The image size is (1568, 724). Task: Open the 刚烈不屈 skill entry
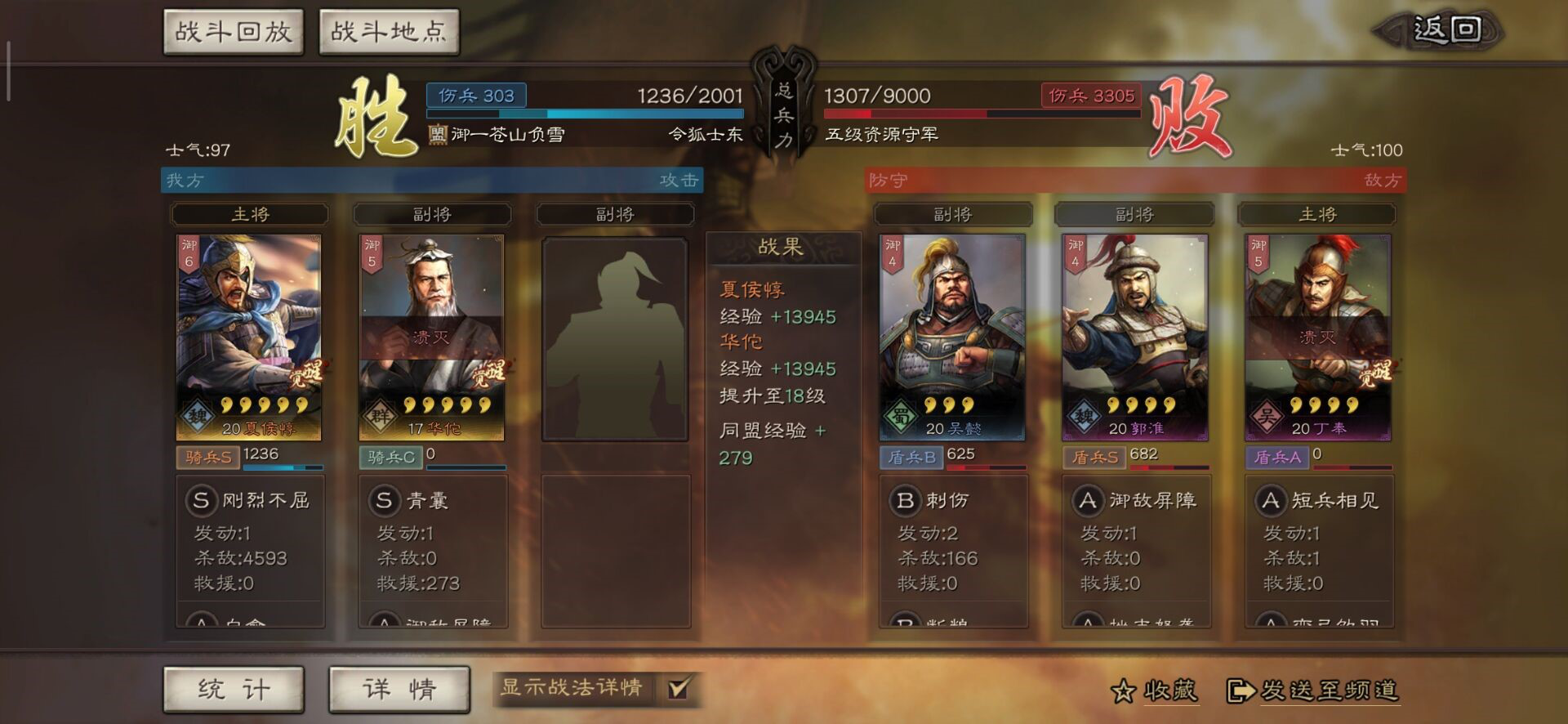coord(251,500)
